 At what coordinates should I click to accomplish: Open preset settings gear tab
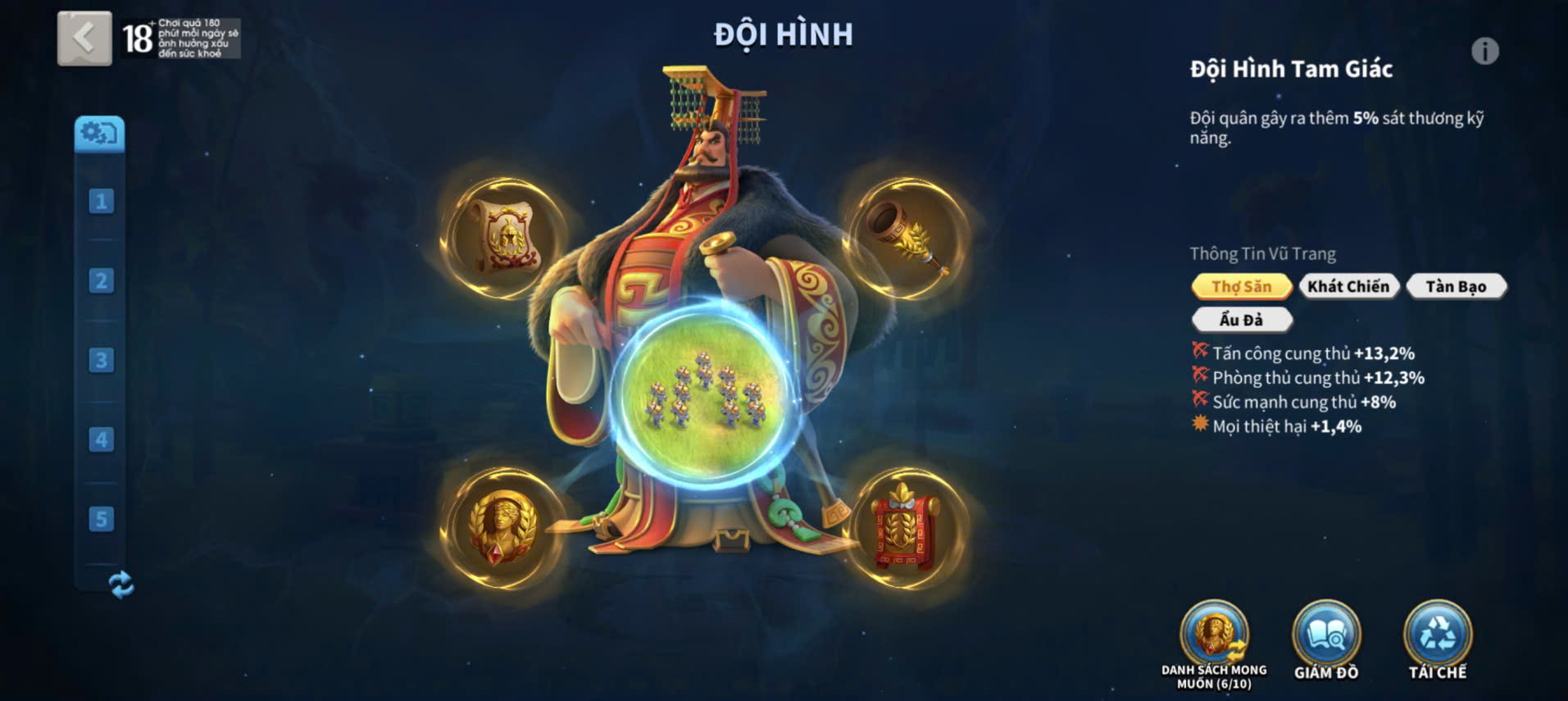100,133
